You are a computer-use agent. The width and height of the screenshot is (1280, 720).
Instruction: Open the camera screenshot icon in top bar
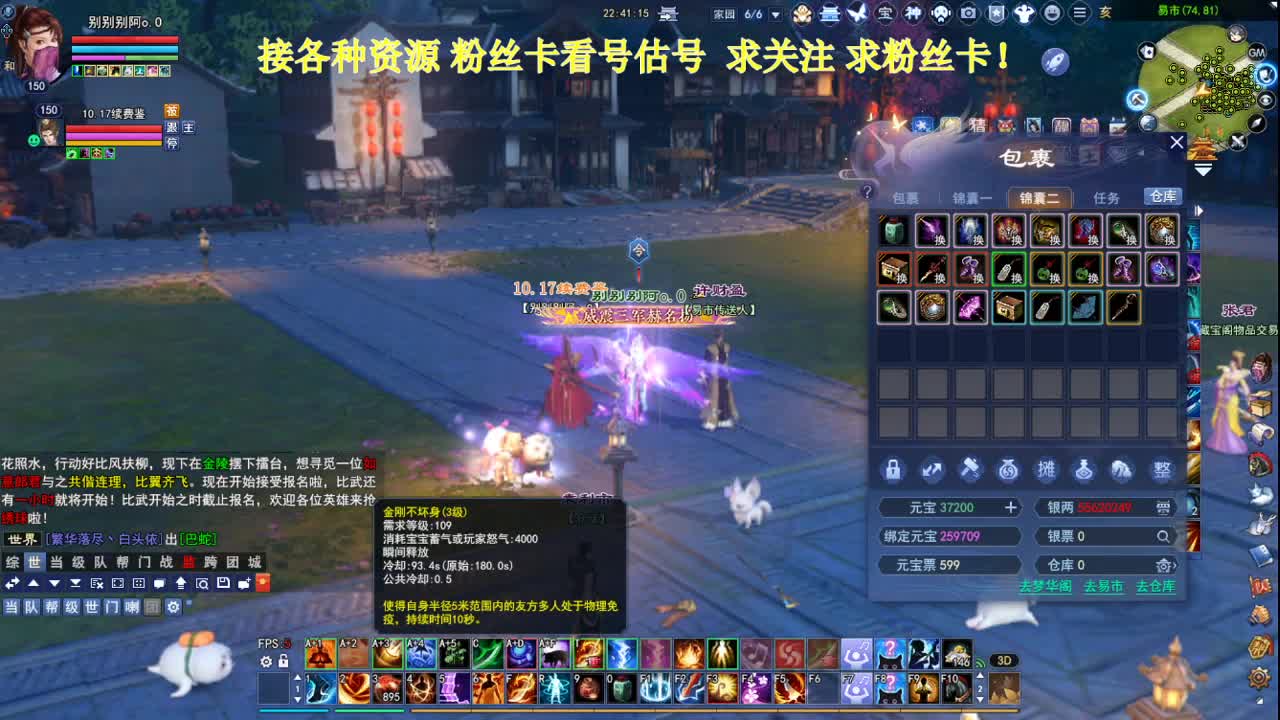point(969,13)
